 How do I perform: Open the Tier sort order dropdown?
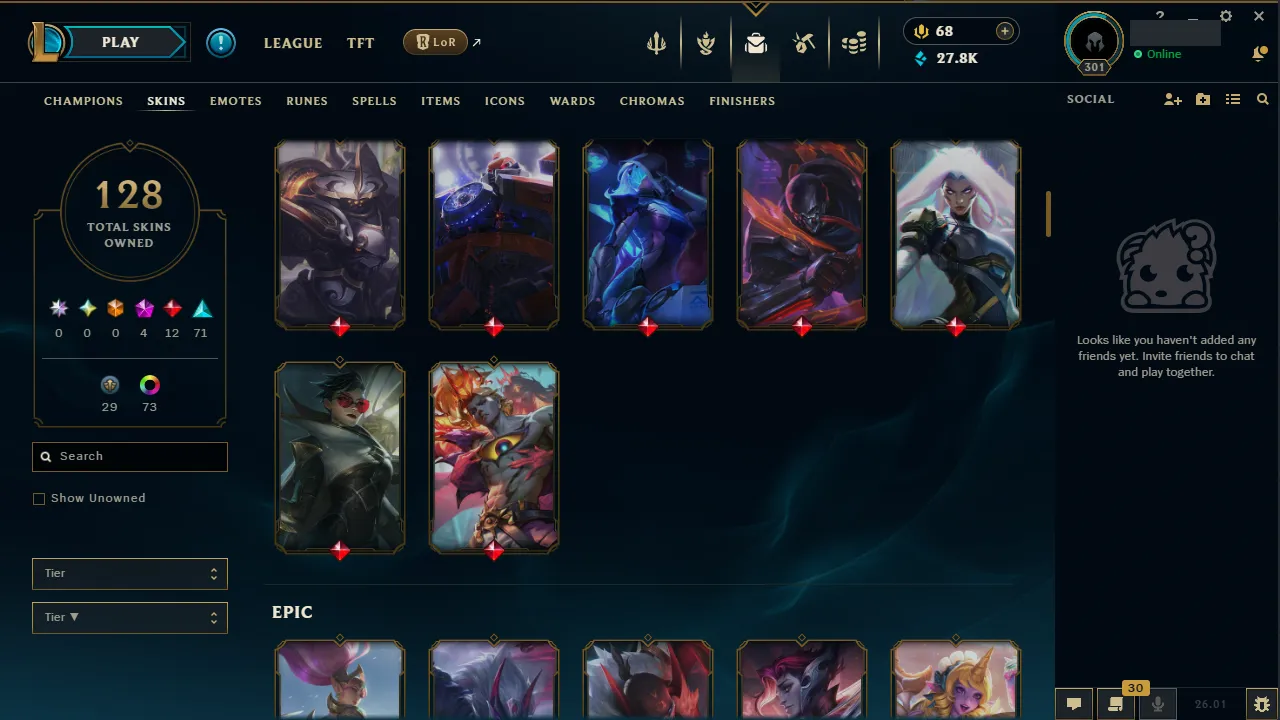(x=129, y=617)
